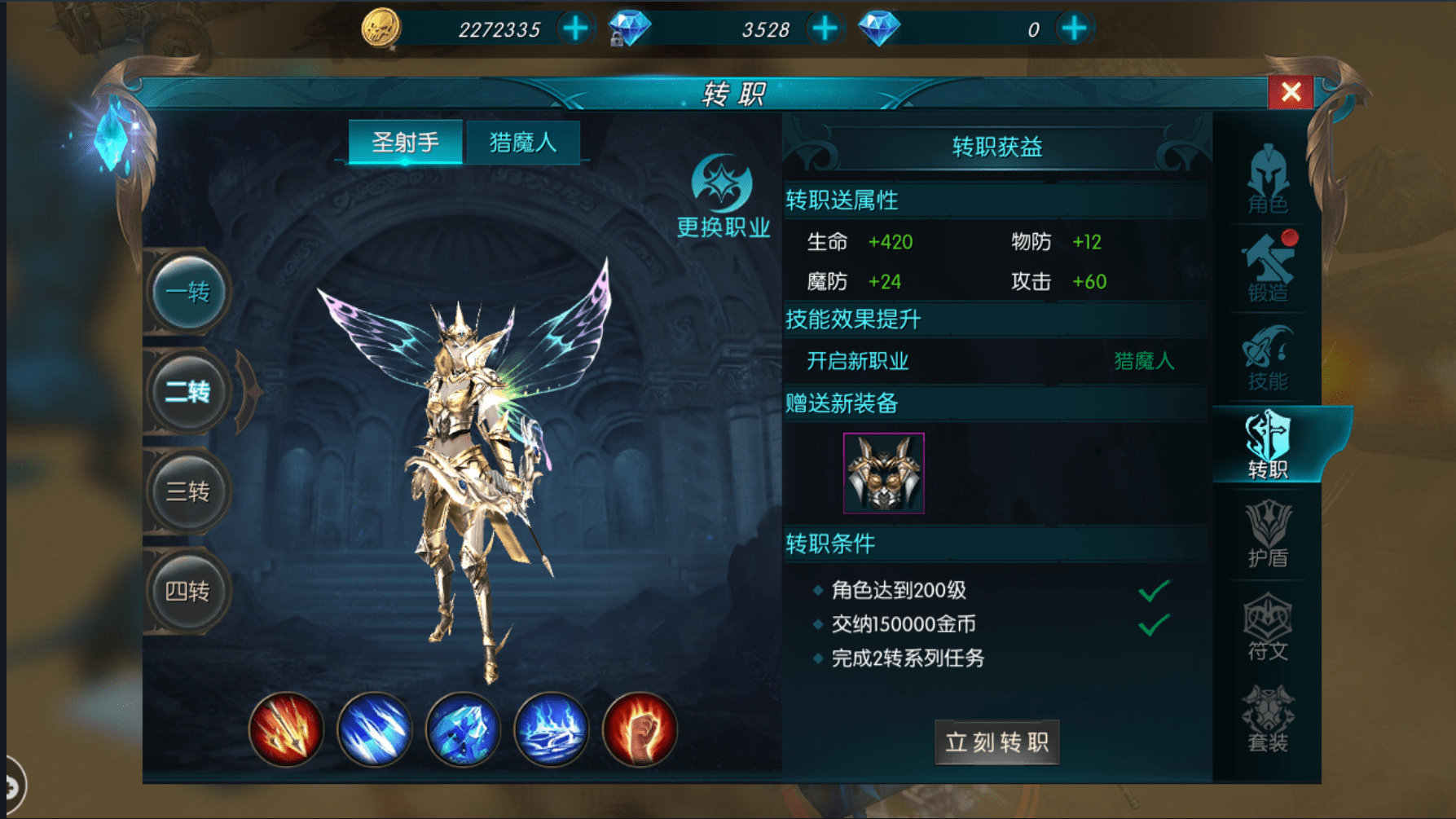Select the blue claw skill icon

(374, 728)
